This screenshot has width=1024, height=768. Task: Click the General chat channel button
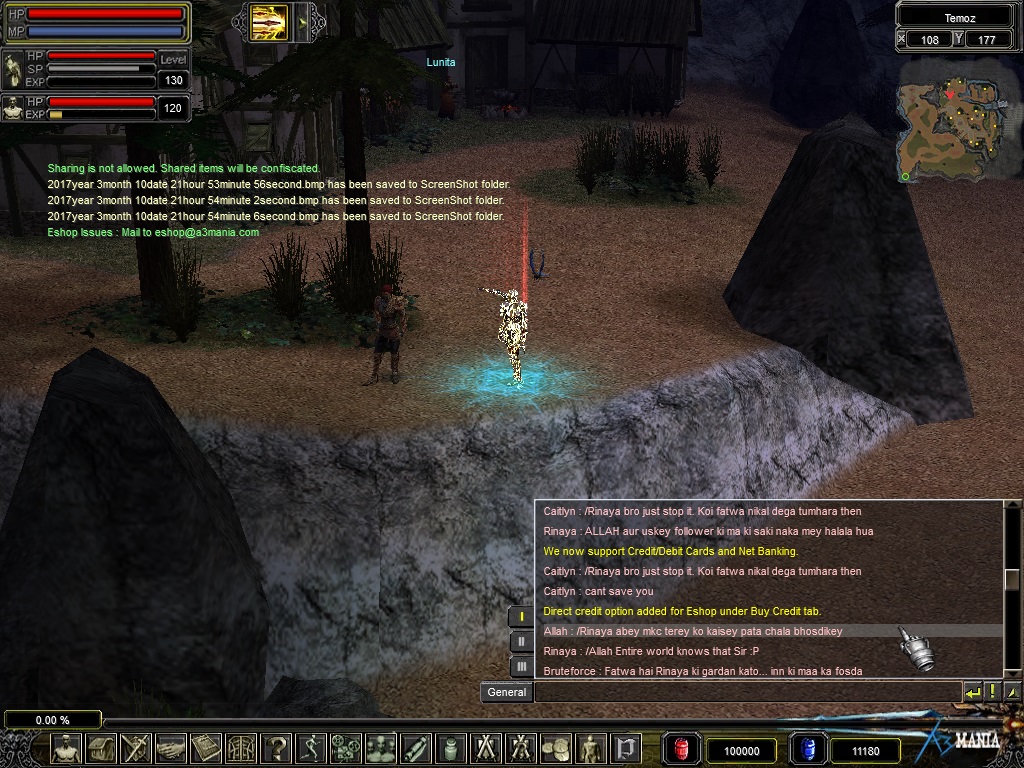point(506,692)
